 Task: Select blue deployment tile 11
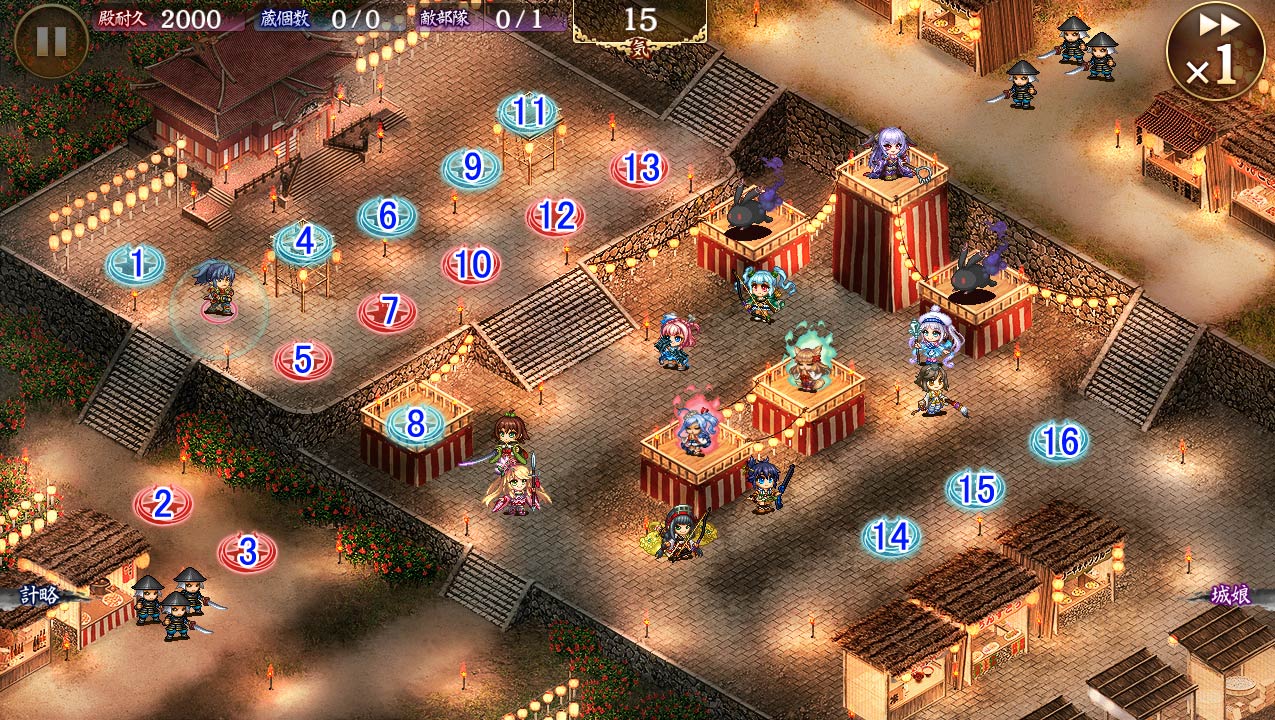528,112
